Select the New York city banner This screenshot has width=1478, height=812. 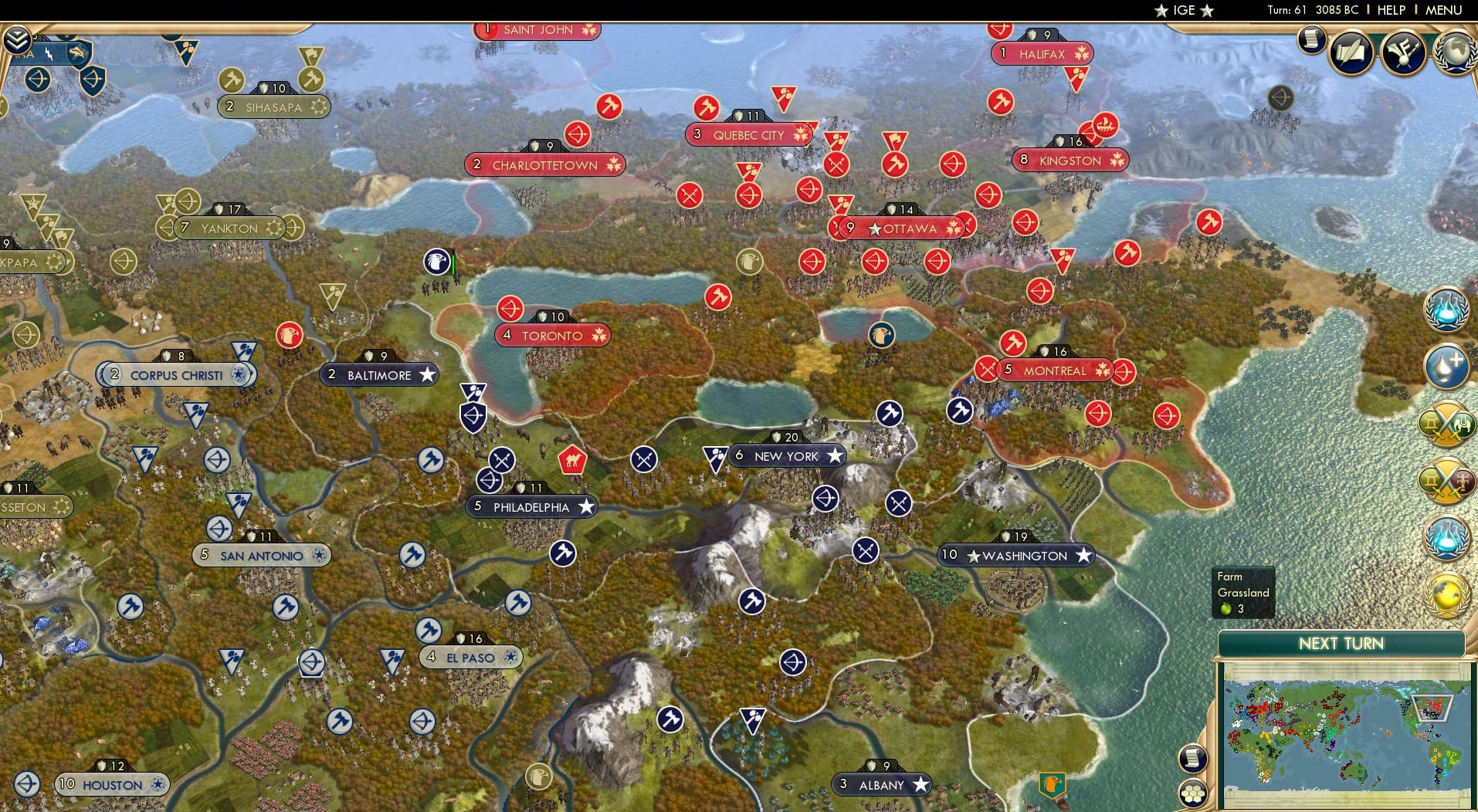[x=788, y=456]
